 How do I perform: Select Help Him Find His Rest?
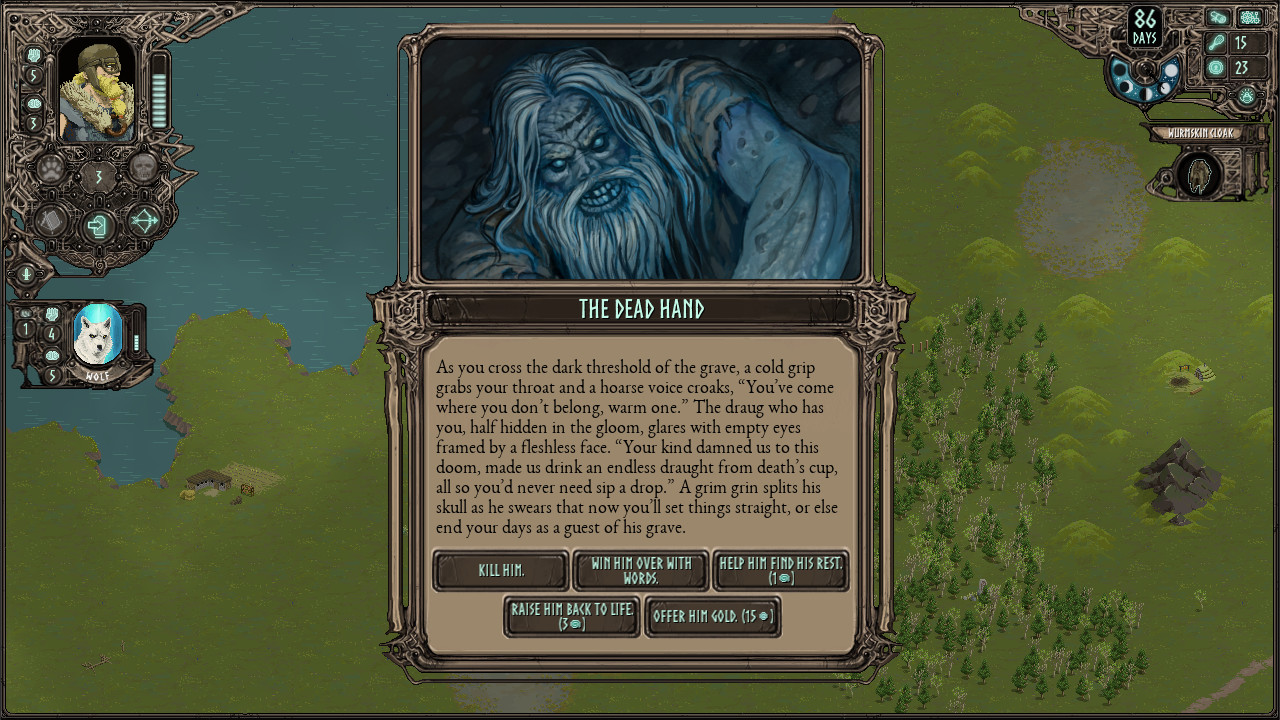tap(780, 570)
